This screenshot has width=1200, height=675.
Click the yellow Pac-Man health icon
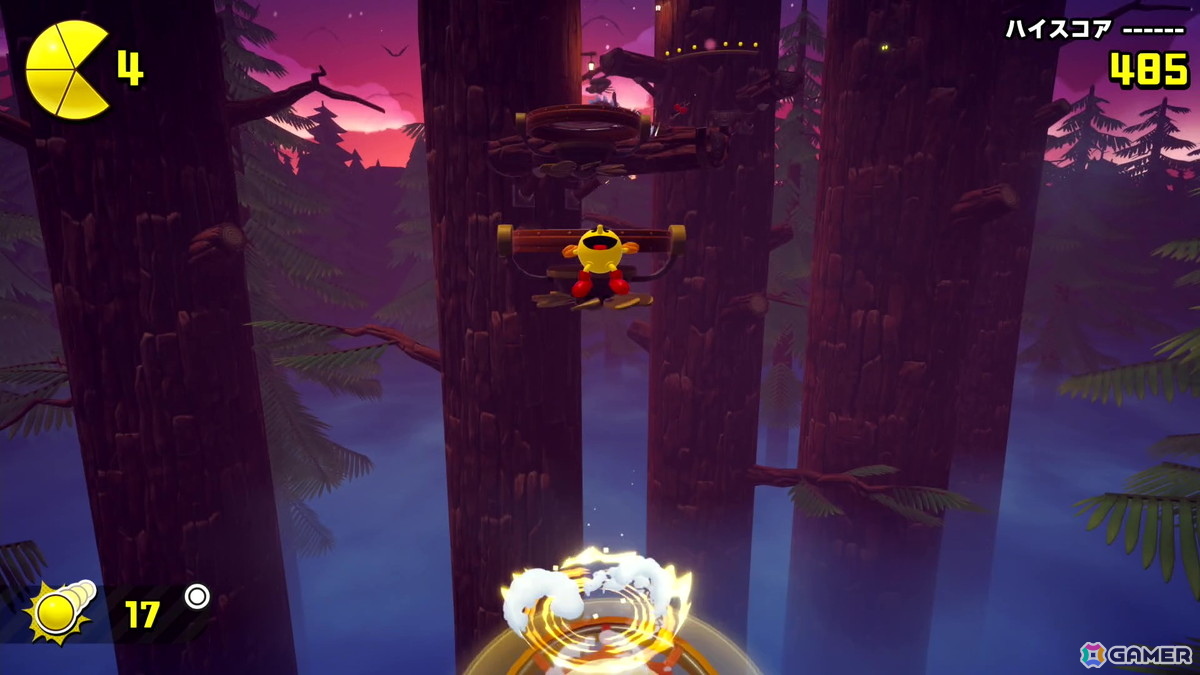point(66,69)
